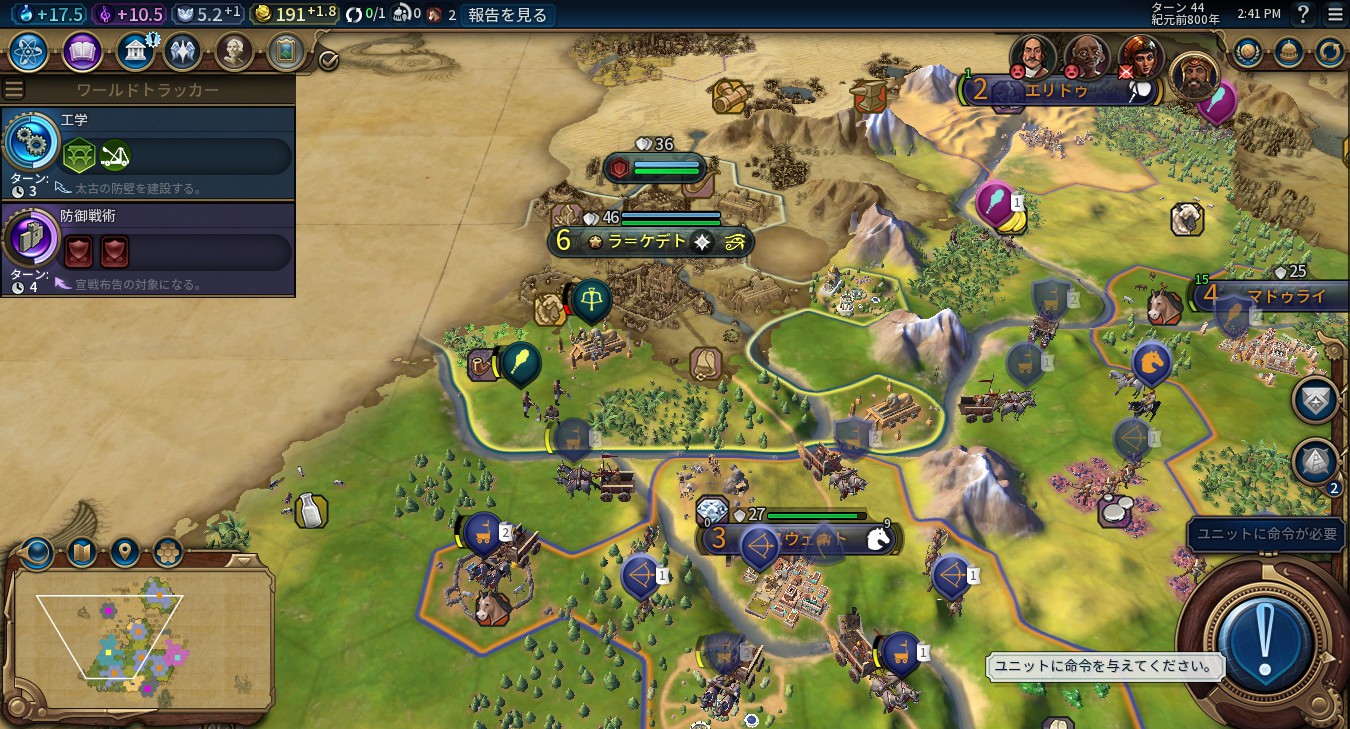Toggle the world tracker checkmark button
Screen dimensions: 1350x729
point(328,61)
